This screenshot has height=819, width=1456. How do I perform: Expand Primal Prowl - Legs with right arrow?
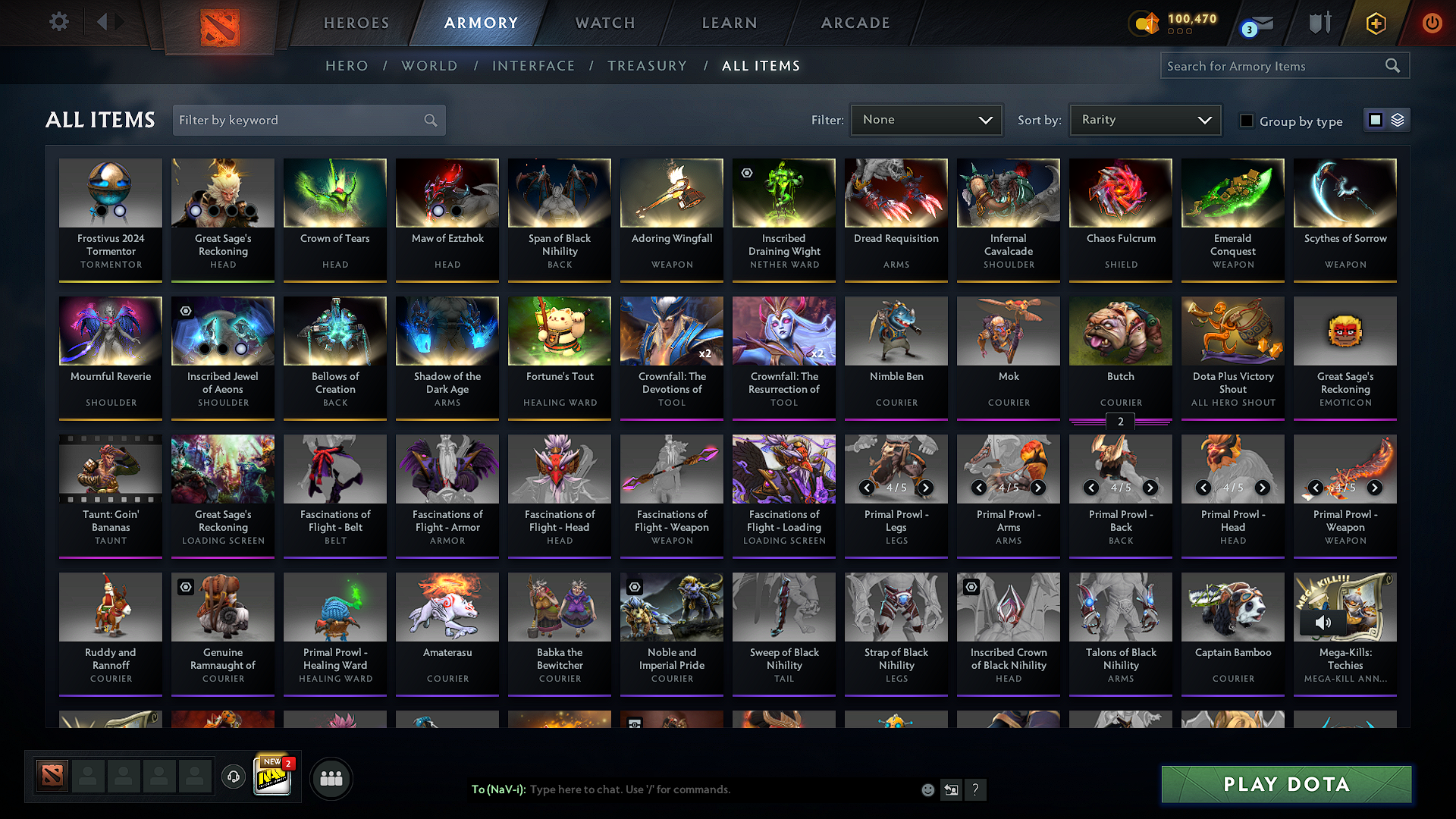tap(924, 488)
